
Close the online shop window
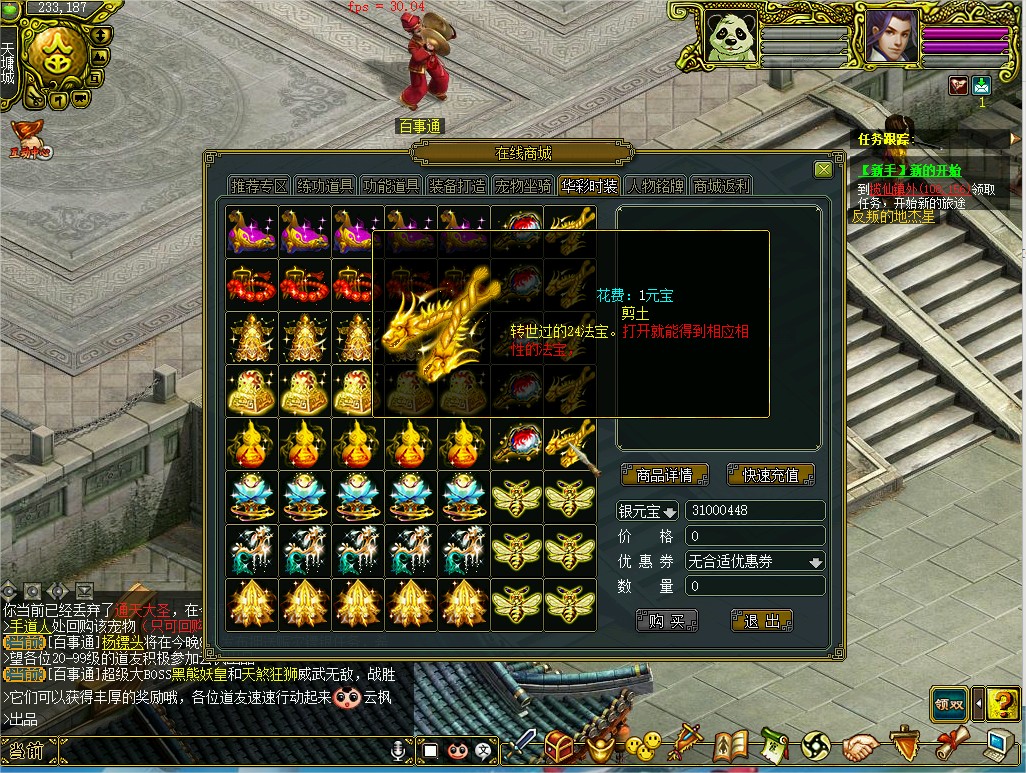pos(823,170)
